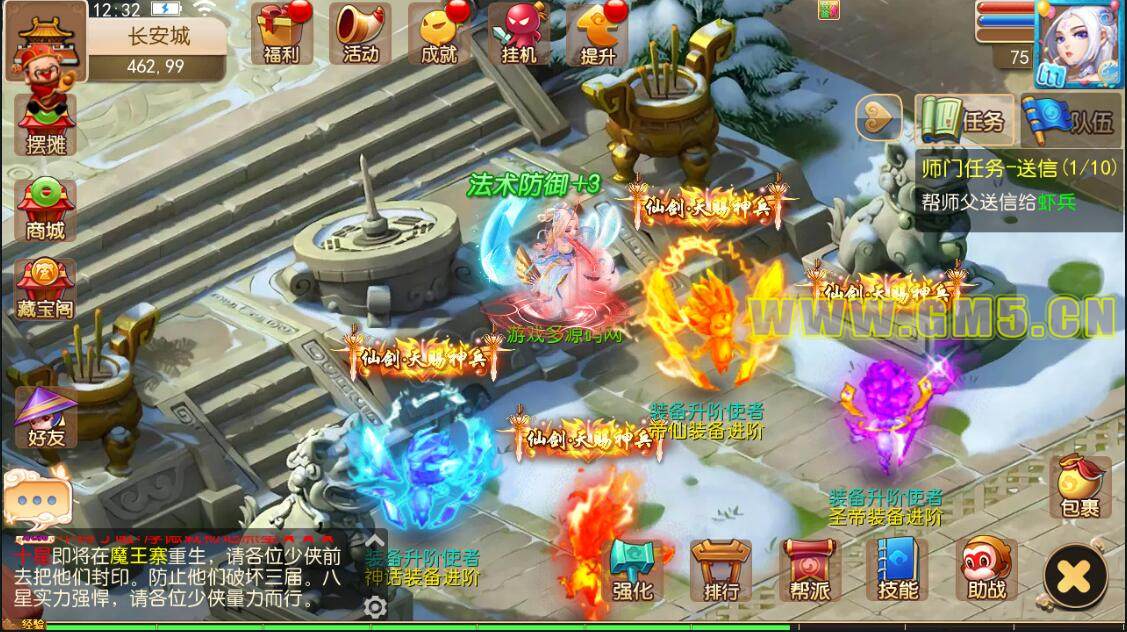The width and height of the screenshot is (1127, 632).
Task: Open the 包裹 inventory bag
Action: pos(1080,487)
